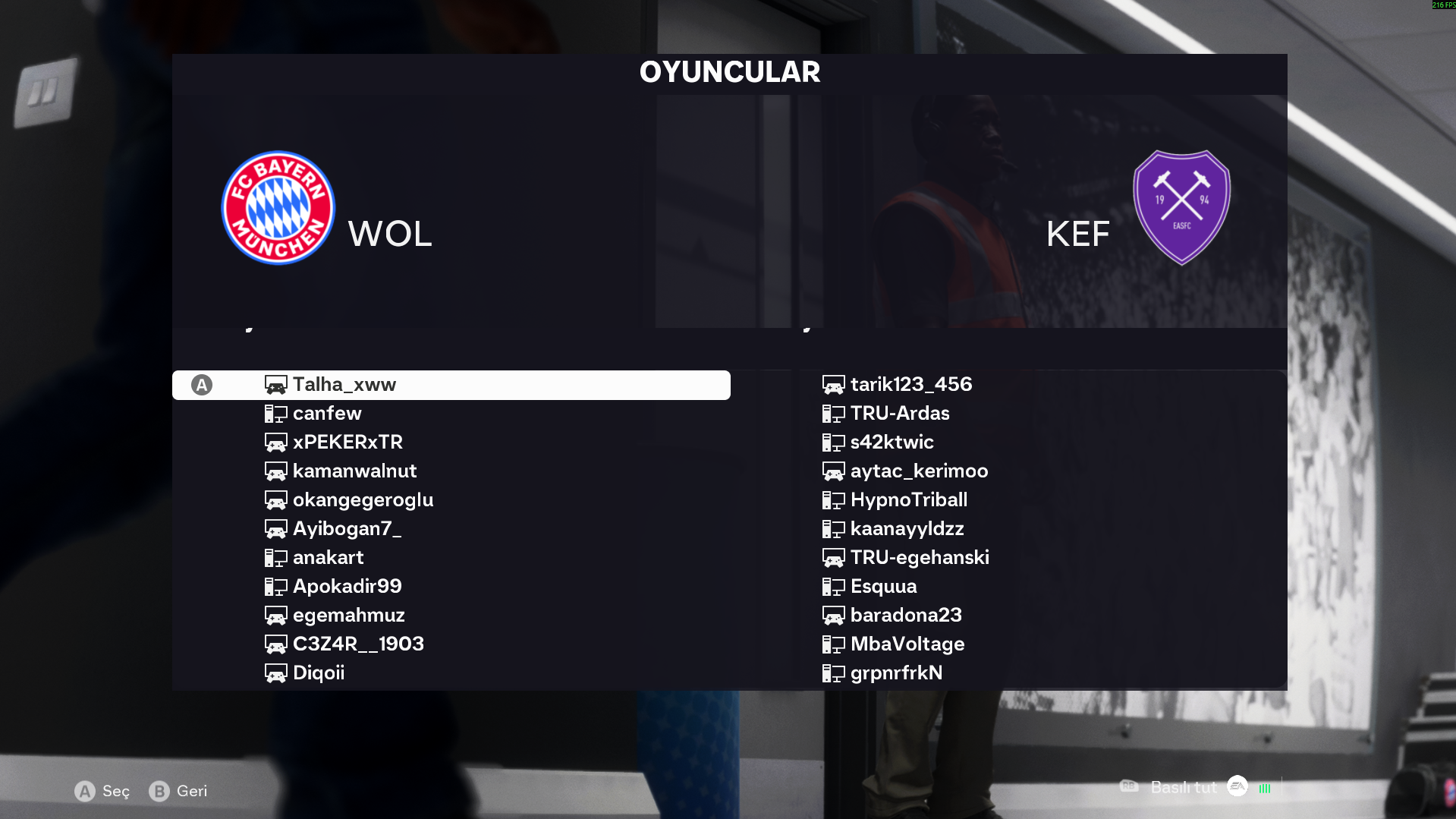Select okangegeroglu player entry

point(363,500)
